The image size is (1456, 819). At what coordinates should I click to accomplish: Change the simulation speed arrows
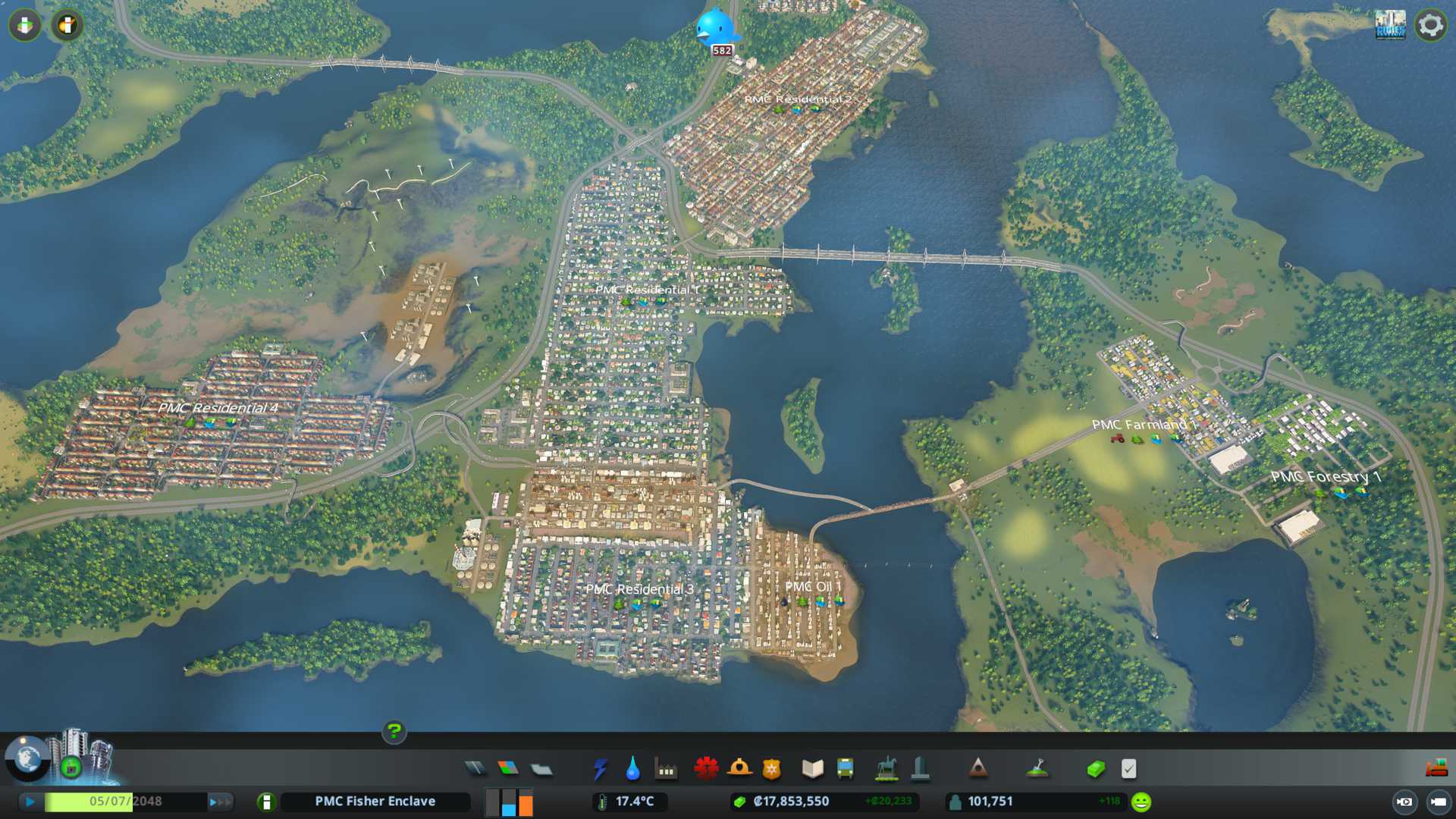point(220,802)
